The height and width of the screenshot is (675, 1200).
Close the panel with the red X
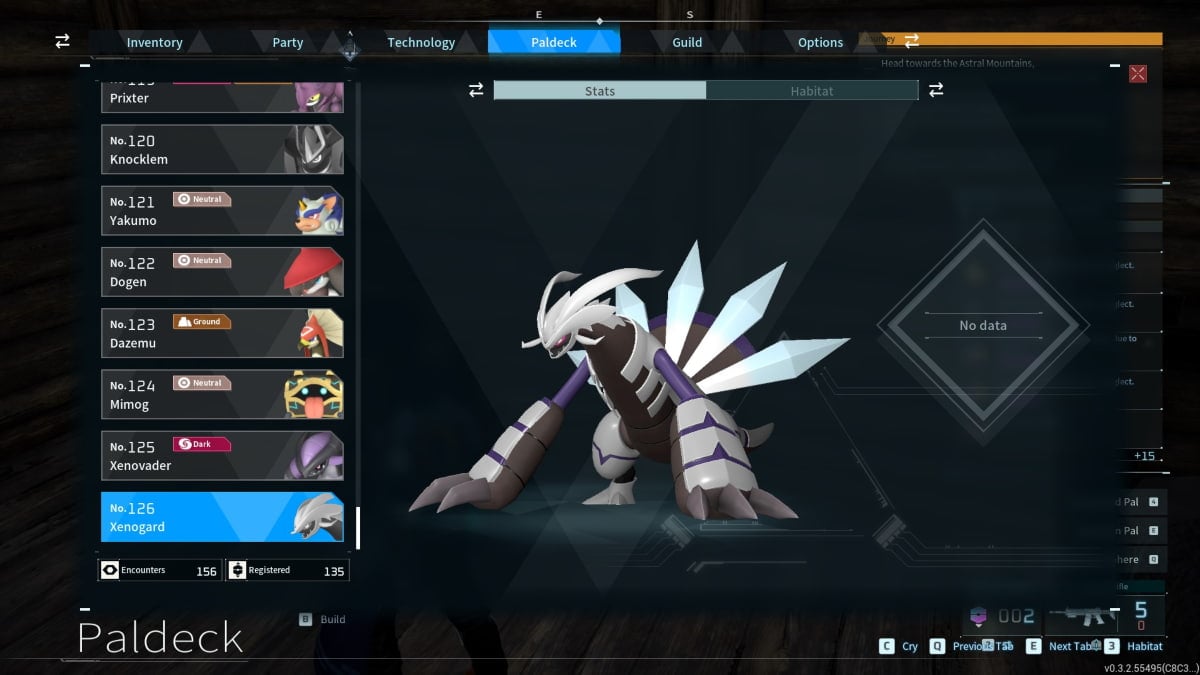(x=1137, y=74)
